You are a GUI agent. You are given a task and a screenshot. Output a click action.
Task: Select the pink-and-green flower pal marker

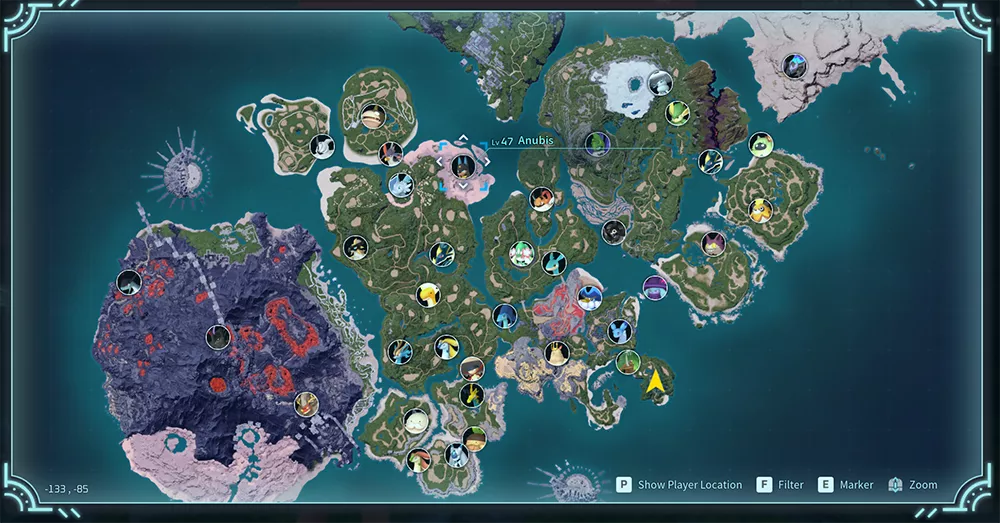point(520,253)
